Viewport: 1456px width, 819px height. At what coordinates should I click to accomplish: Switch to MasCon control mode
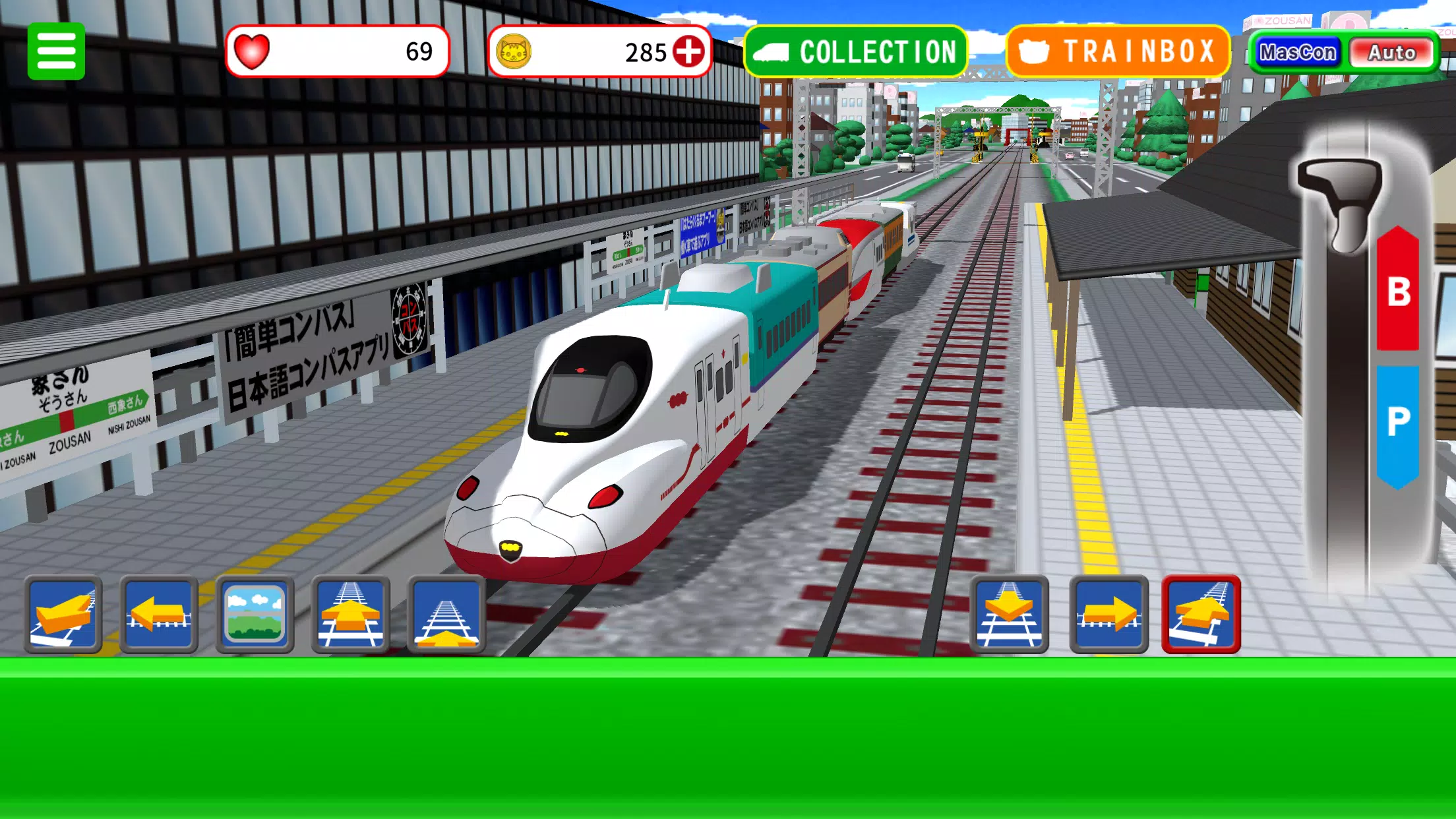tap(1297, 52)
